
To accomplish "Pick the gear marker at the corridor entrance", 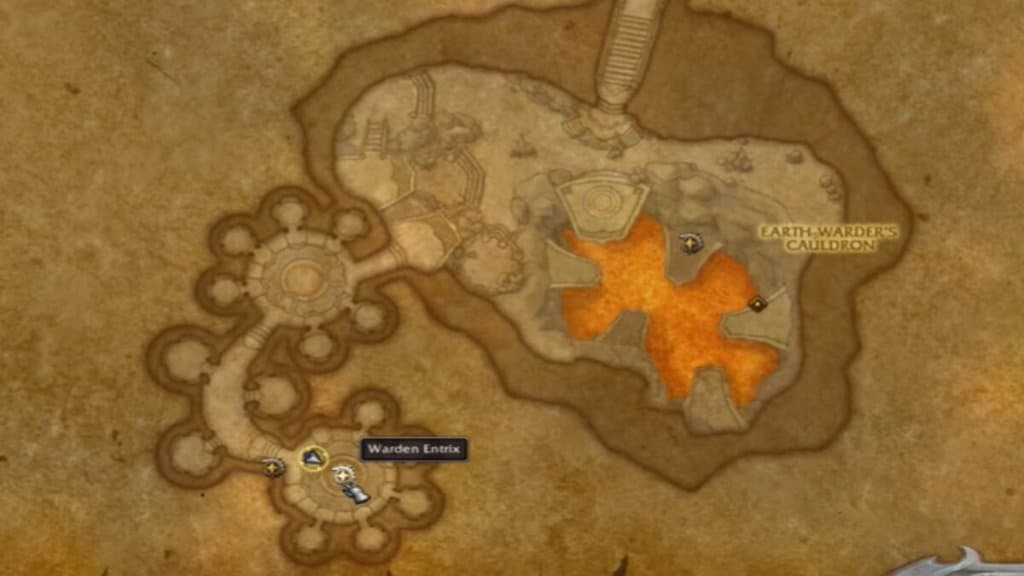I will pyautogui.click(x=272, y=466).
